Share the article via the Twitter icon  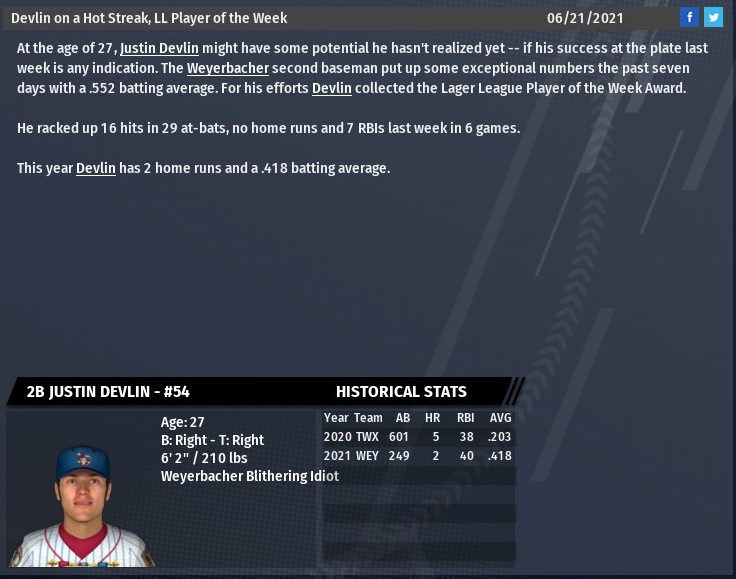pos(713,17)
